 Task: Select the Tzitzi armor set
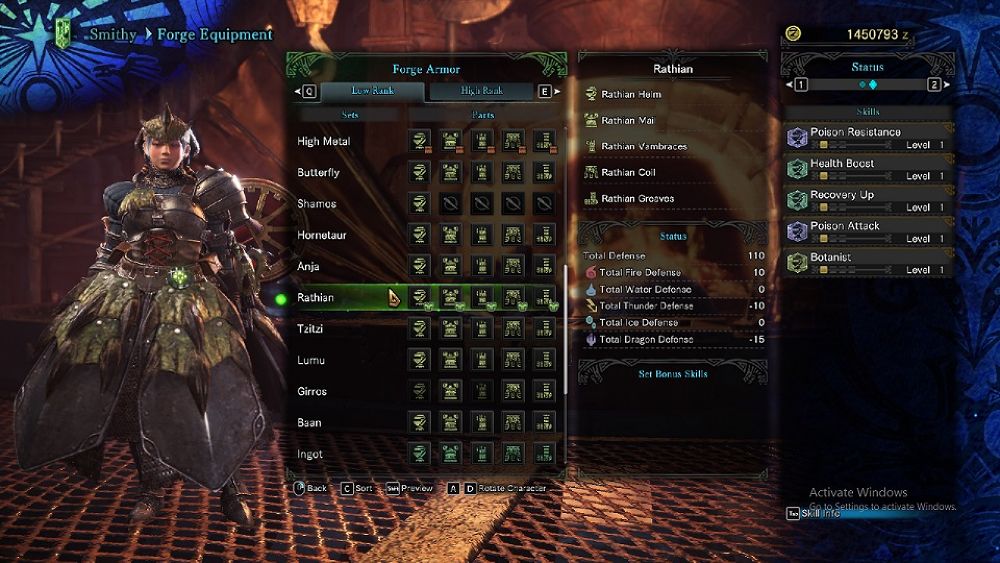312,329
